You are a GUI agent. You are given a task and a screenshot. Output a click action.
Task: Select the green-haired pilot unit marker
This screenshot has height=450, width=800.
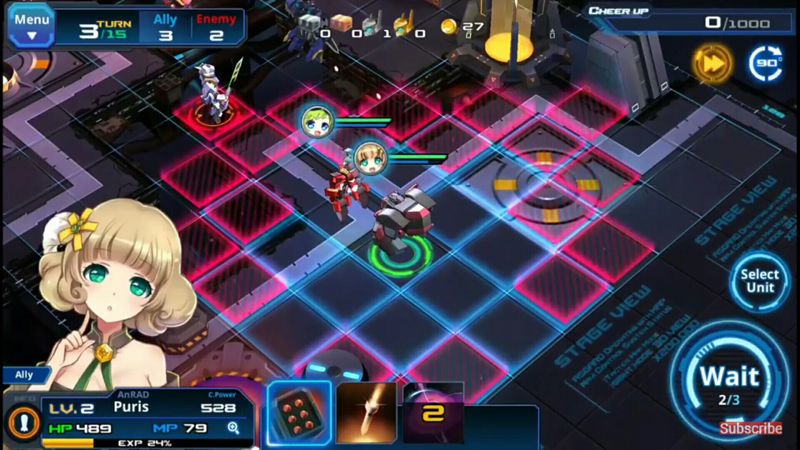[x=316, y=122]
